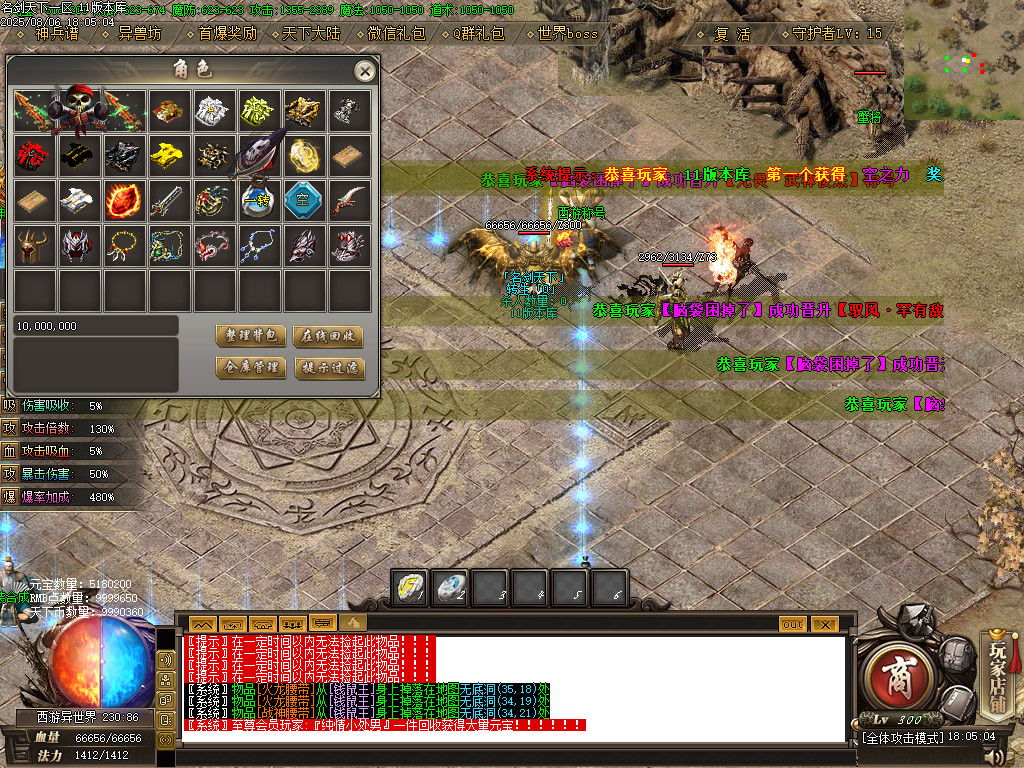Select the 一转 potion bottle item
This screenshot has width=1024, height=768.
[260, 199]
